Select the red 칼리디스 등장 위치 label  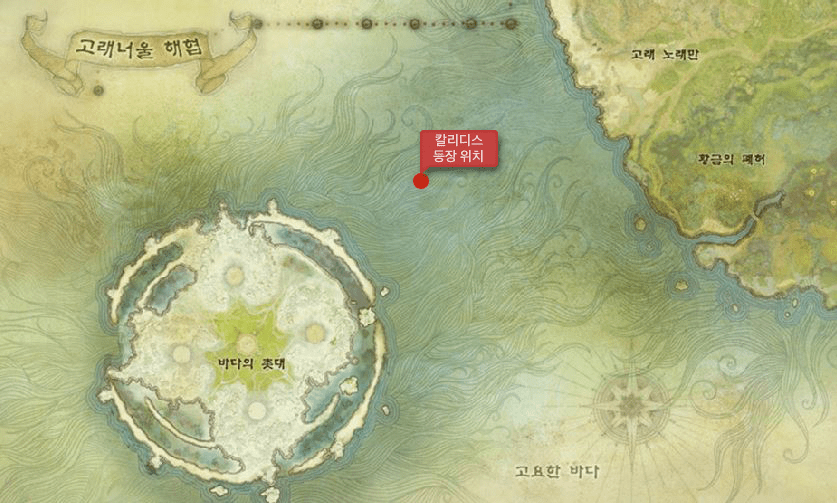point(459,148)
